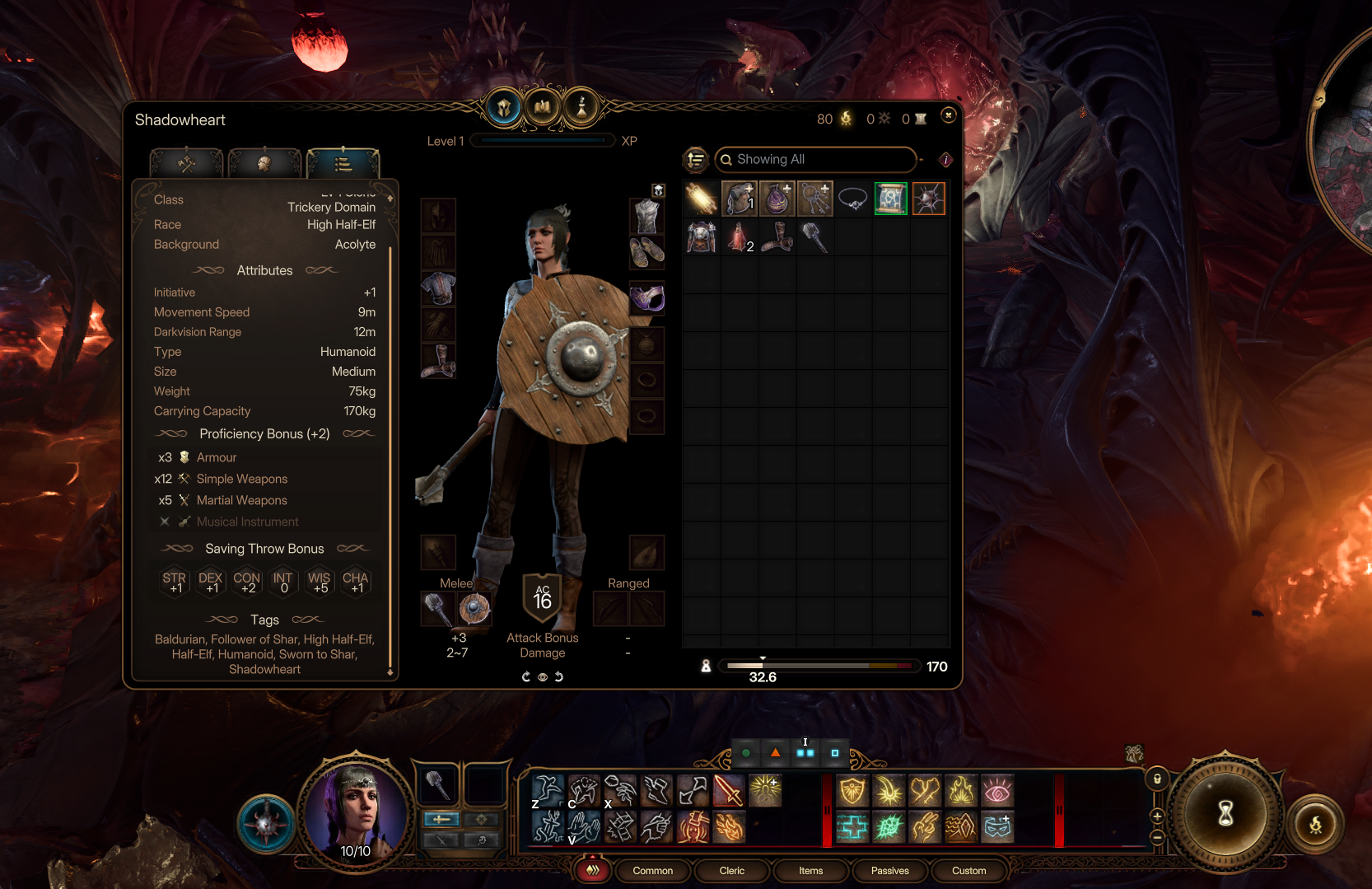Viewport: 1372px width, 889px height.
Task: Switch to the Cleric hotbar tab
Action: [731, 871]
